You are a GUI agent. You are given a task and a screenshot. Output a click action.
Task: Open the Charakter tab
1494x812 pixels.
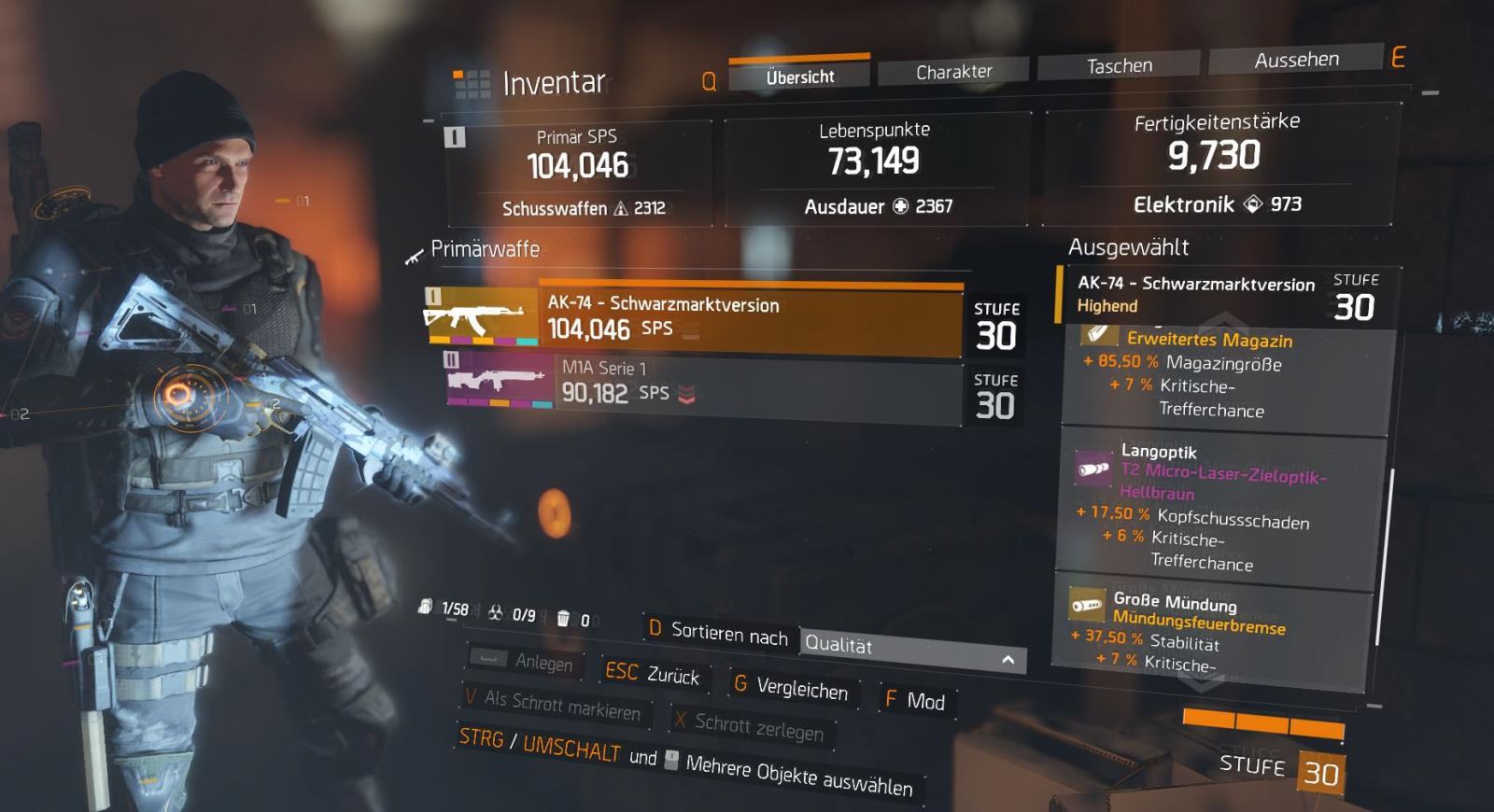point(953,71)
